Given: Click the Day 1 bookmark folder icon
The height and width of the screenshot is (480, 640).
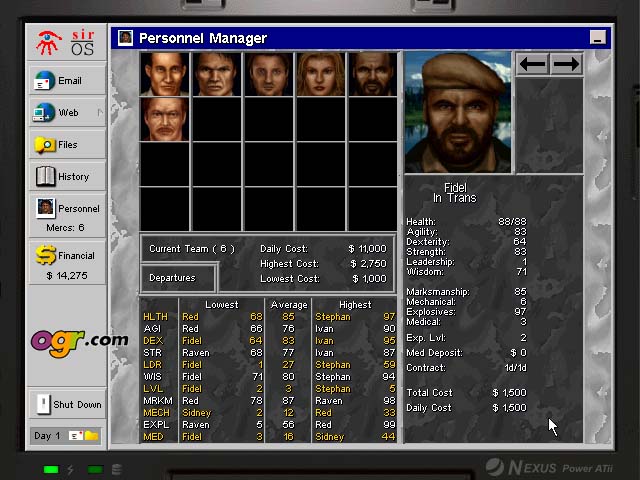Looking at the screenshot, I should pyautogui.click(x=91, y=436).
